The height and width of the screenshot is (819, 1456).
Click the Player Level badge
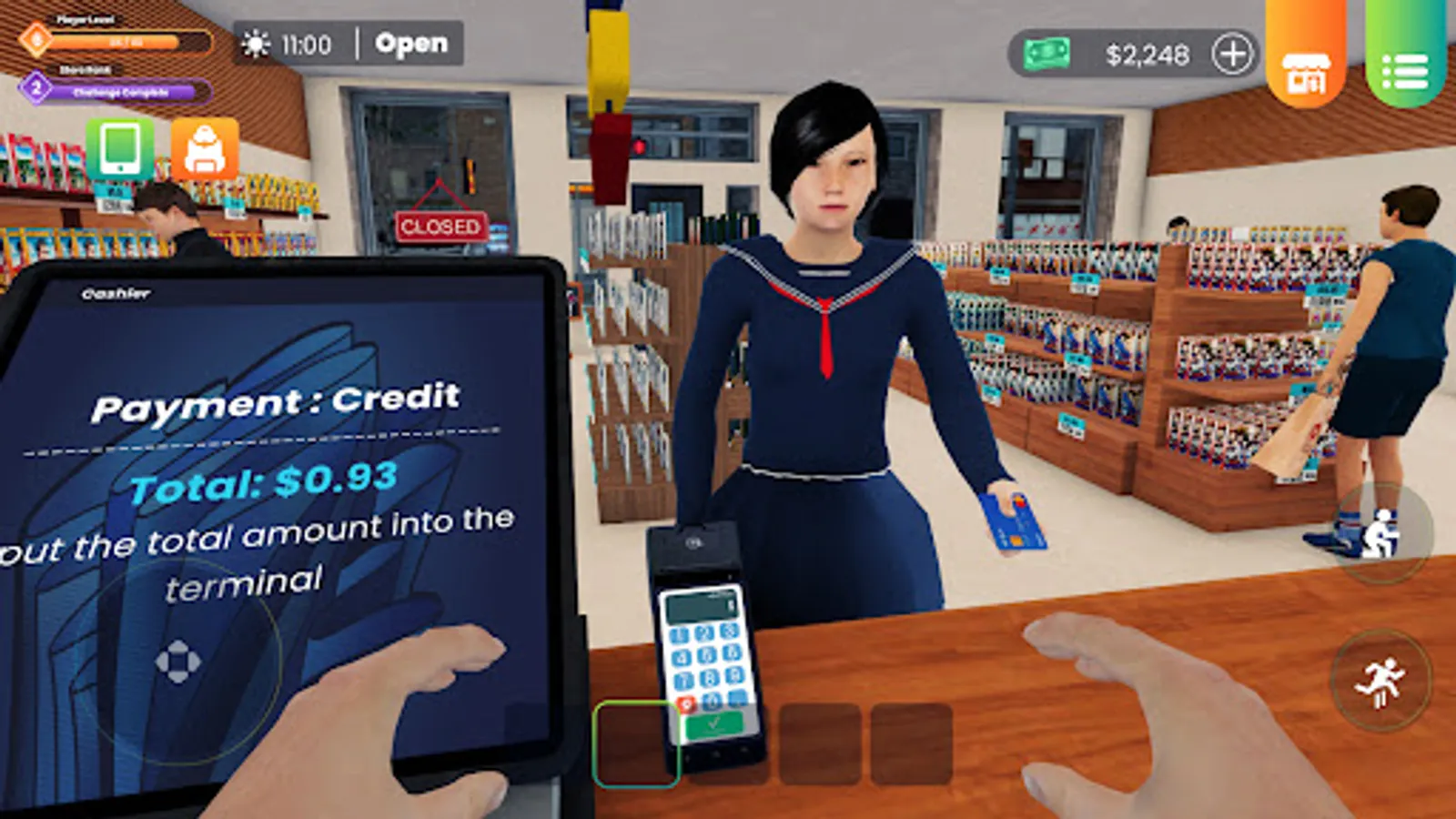36,41
